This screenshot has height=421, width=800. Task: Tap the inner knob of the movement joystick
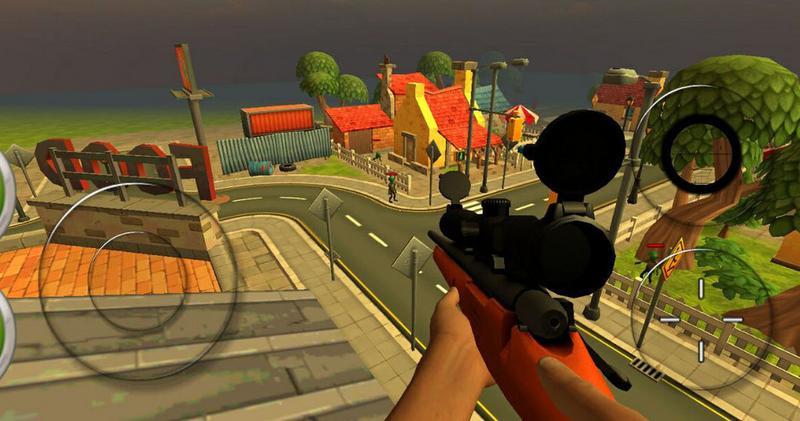tap(130, 268)
